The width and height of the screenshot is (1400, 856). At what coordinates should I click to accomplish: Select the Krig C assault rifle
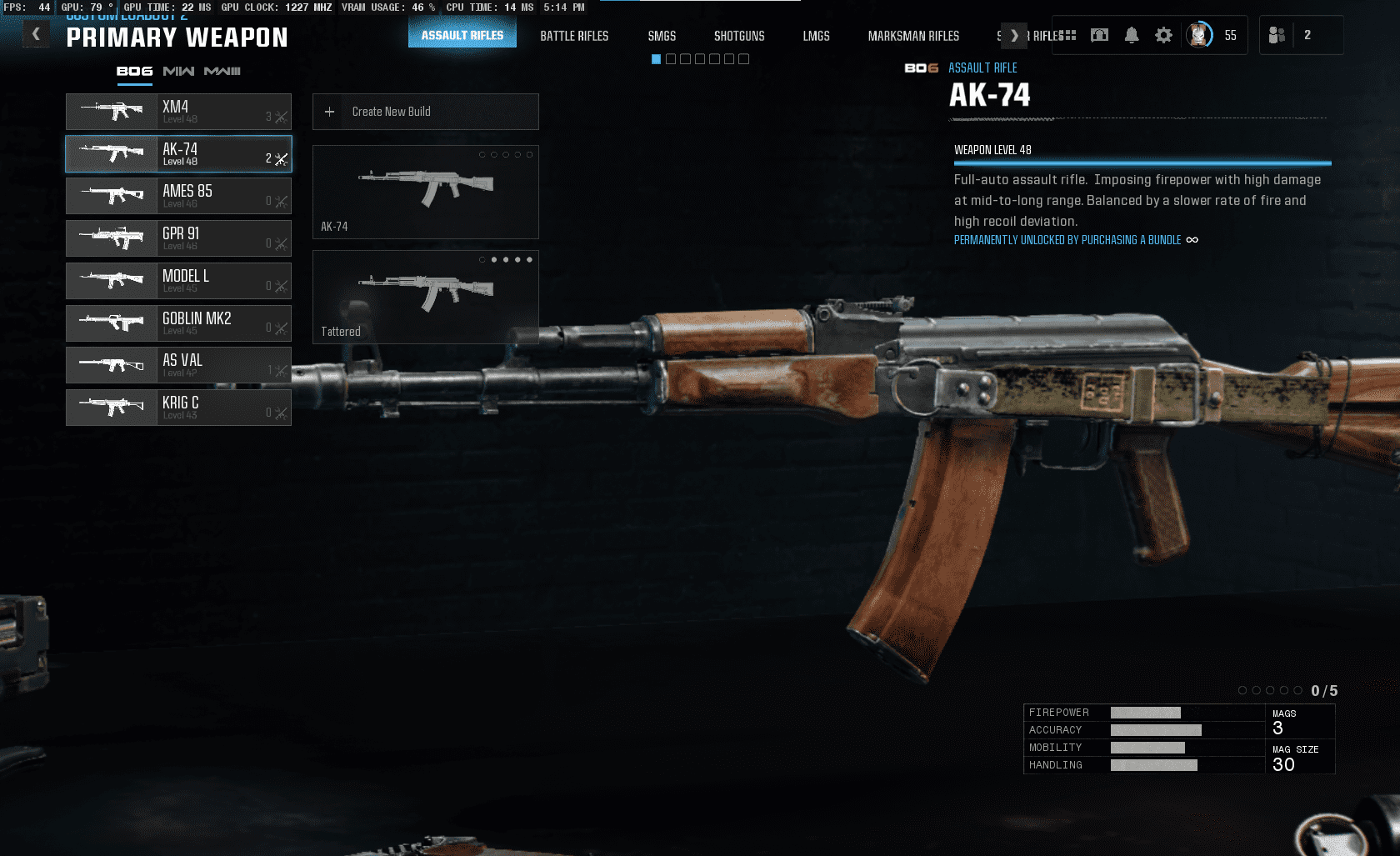coord(178,408)
